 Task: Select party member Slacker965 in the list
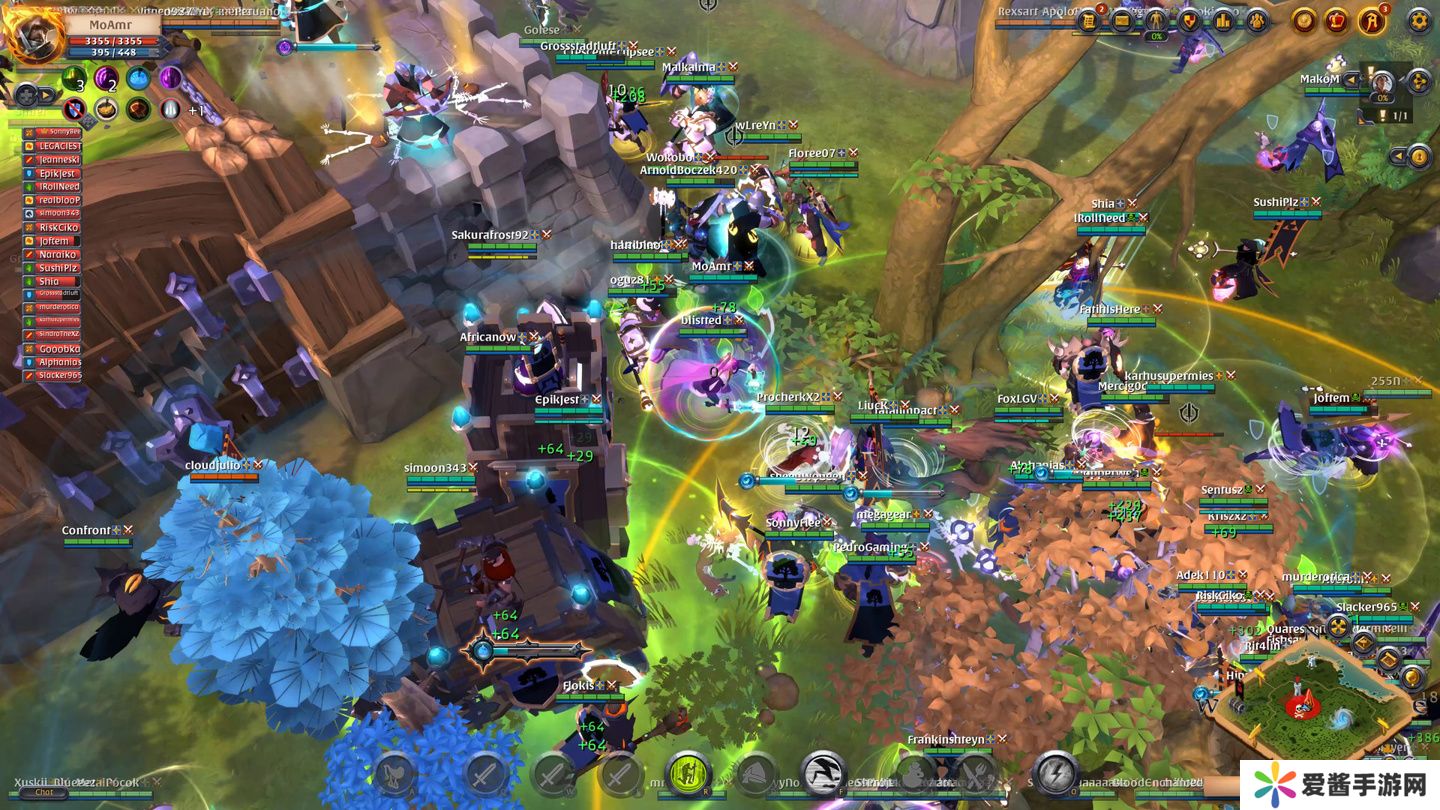tap(58, 375)
